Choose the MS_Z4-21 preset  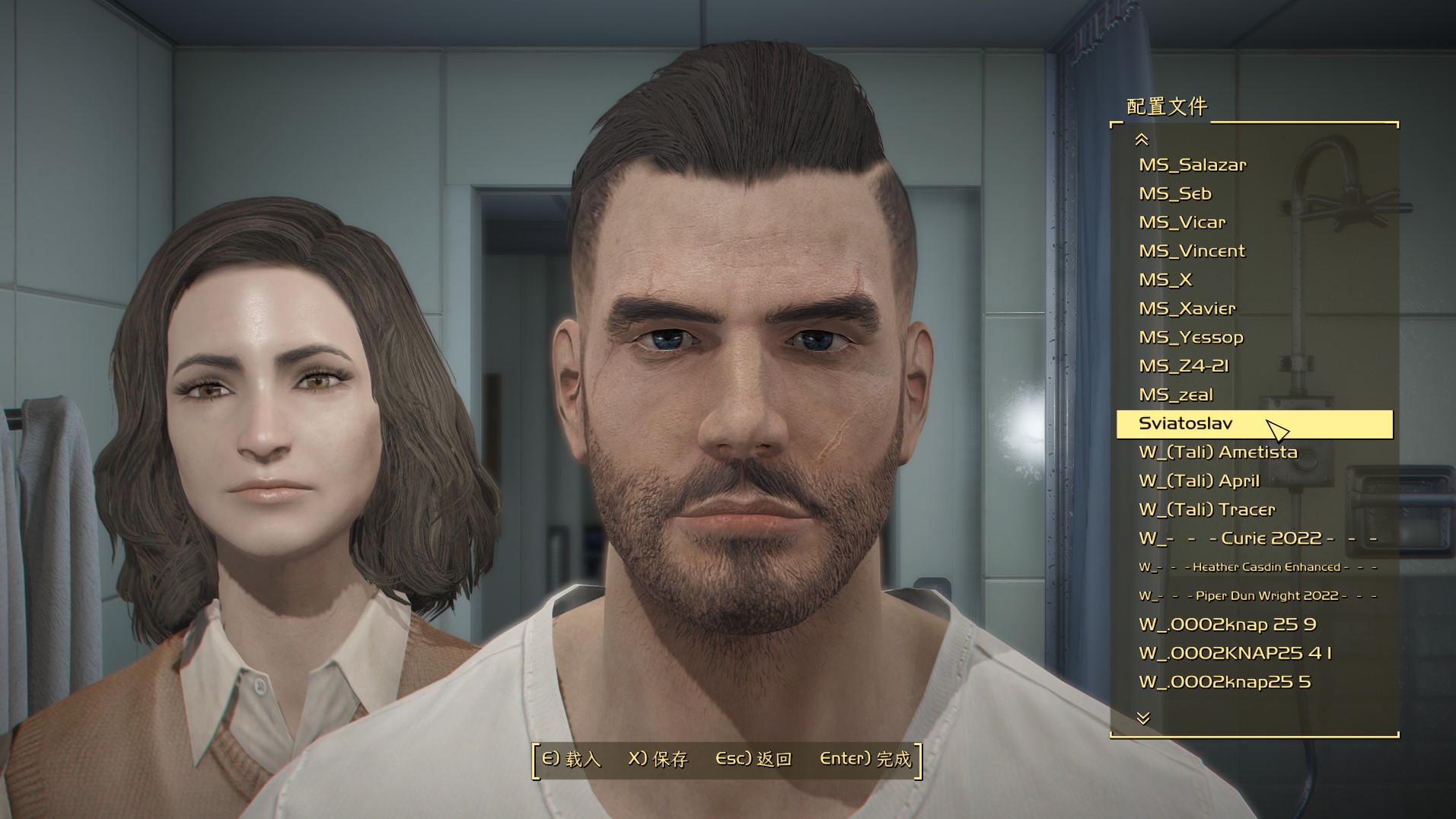pyautogui.click(x=1184, y=366)
